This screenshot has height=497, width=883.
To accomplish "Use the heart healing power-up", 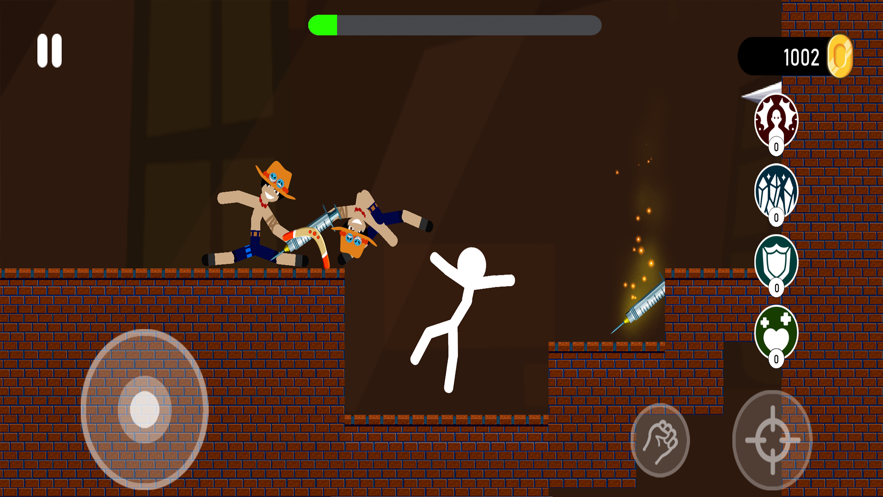I will (x=776, y=332).
